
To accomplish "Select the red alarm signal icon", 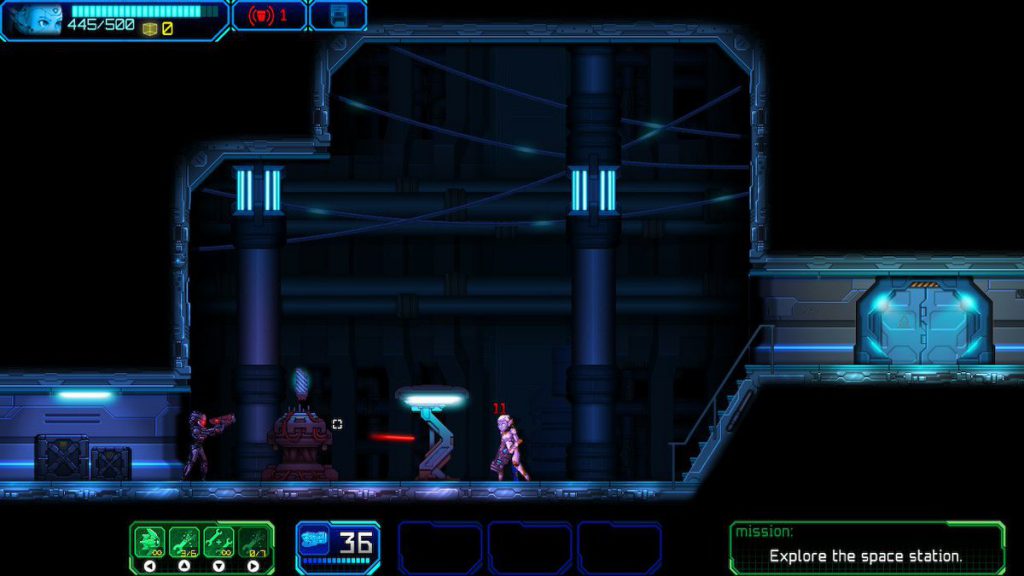I will click(263, 15).
